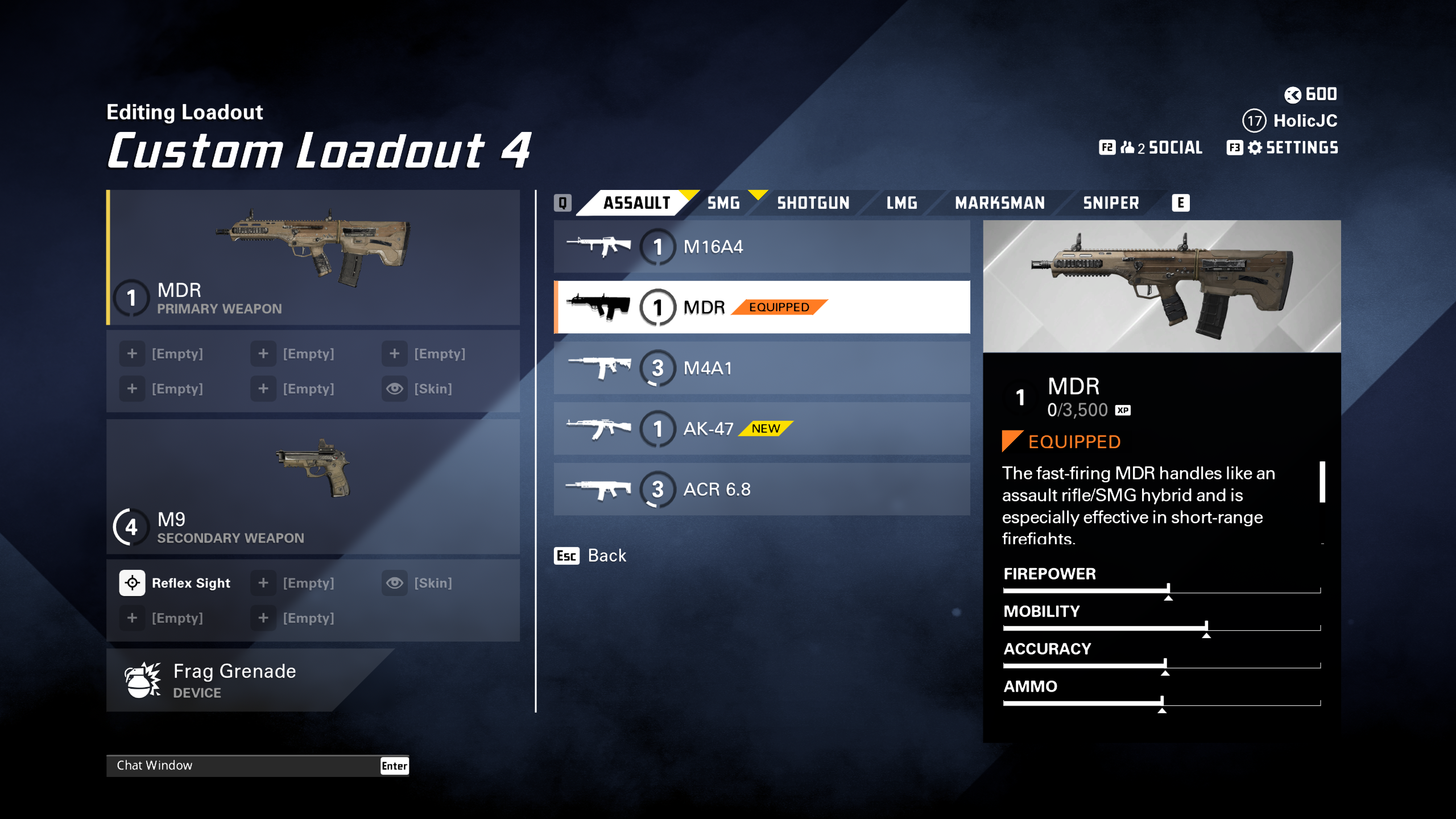Click the E next-category key prompt
This screenshot has height=819, width=1456.
click(x=1181, y=202)
